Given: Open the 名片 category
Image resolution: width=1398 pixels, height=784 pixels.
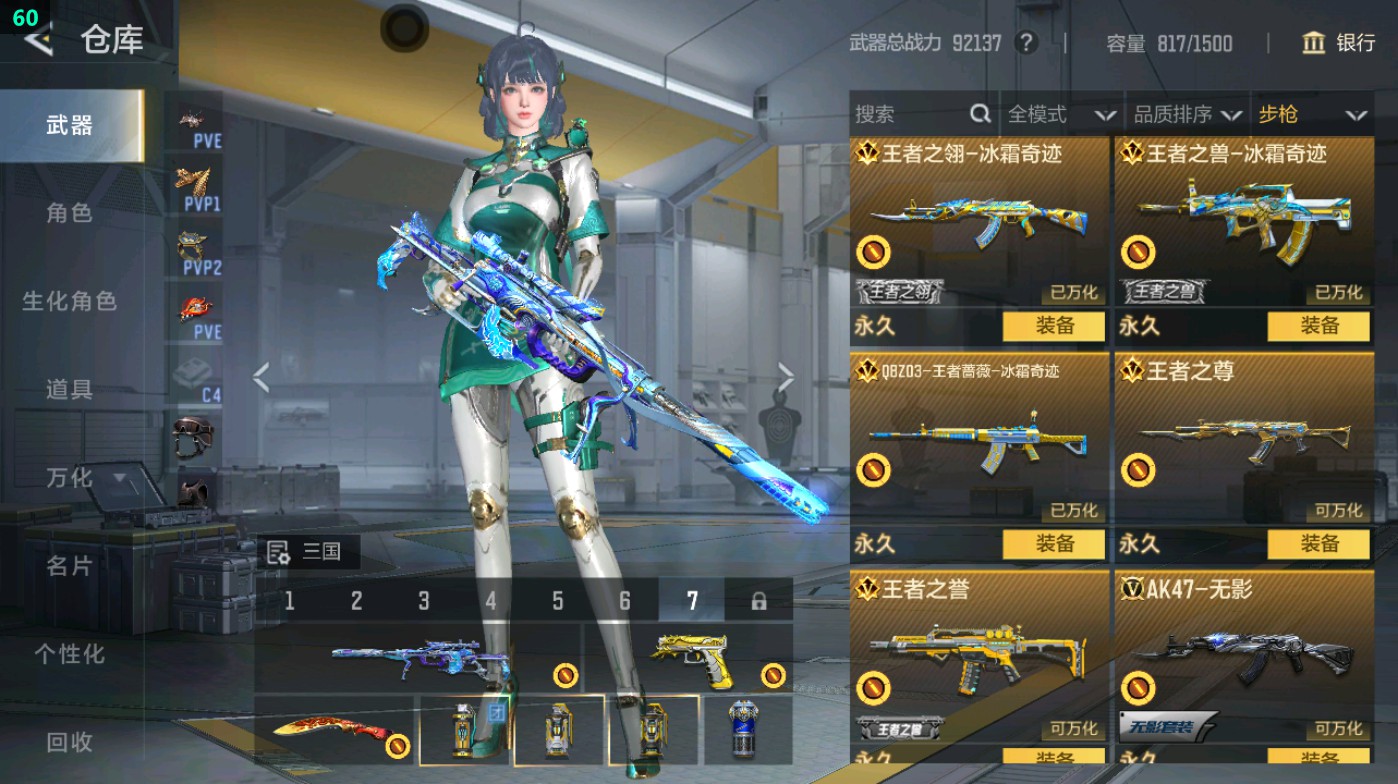Looking at the screenshot, I should click(69, 566).
